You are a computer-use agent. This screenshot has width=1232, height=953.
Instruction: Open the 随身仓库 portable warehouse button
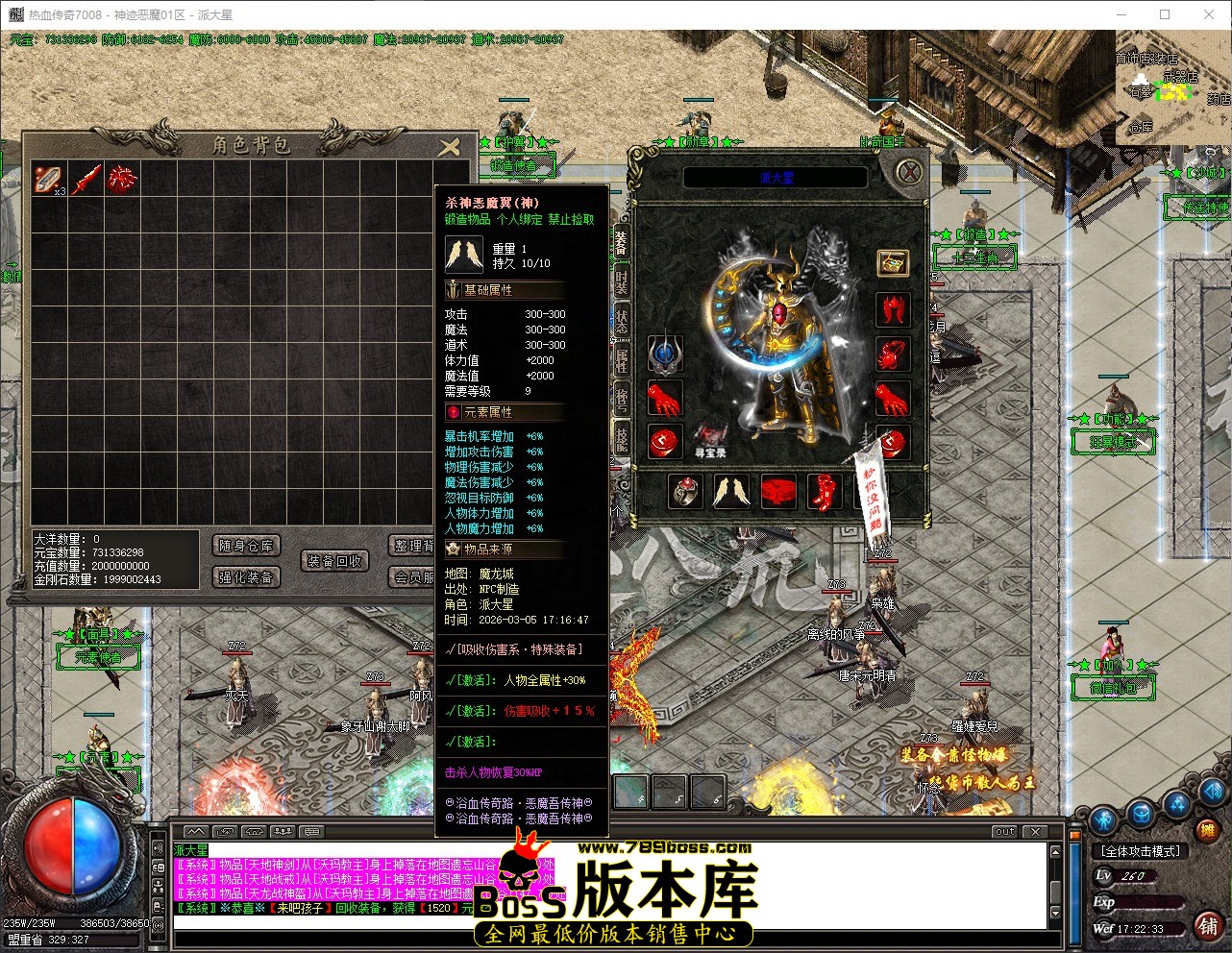tap(245, 546)
